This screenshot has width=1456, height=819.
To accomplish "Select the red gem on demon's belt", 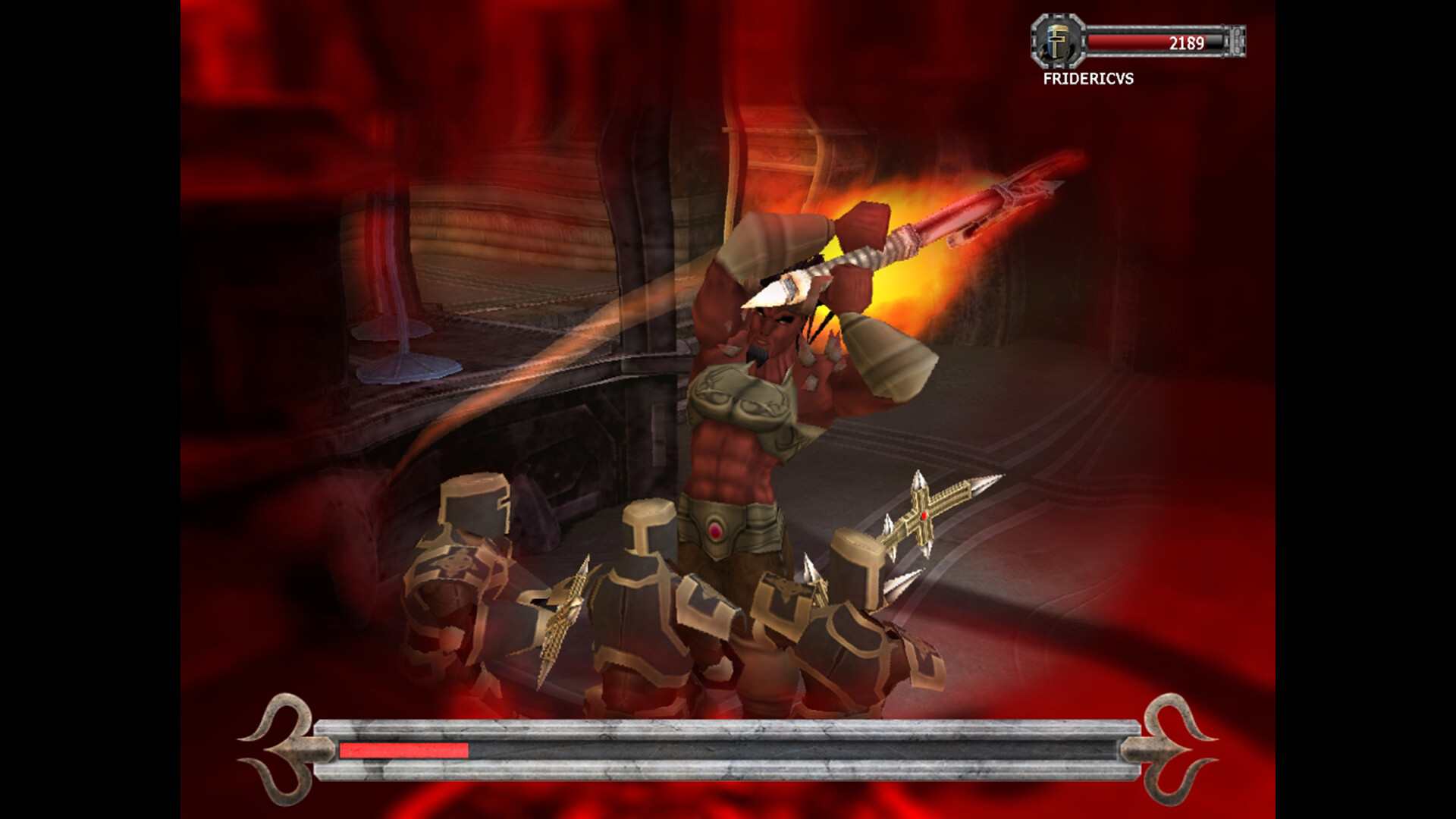I will coord(717,531).
